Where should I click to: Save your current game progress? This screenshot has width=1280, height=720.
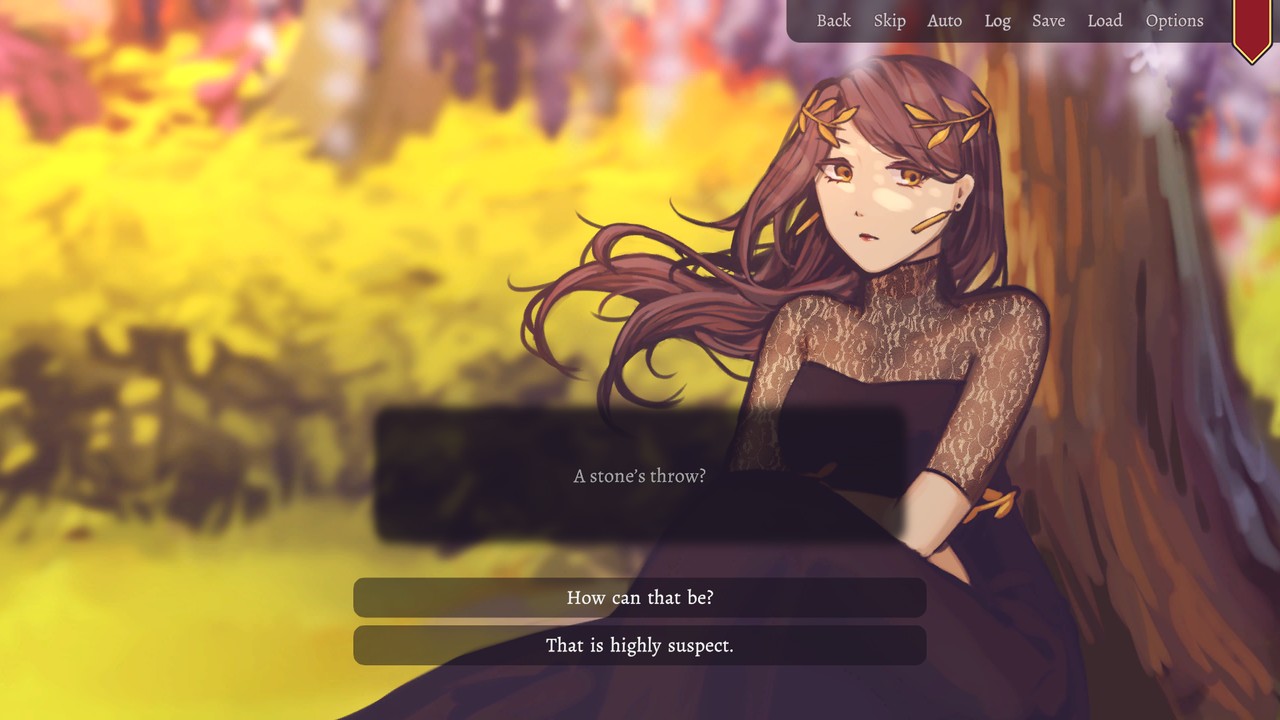[1048, 20]
